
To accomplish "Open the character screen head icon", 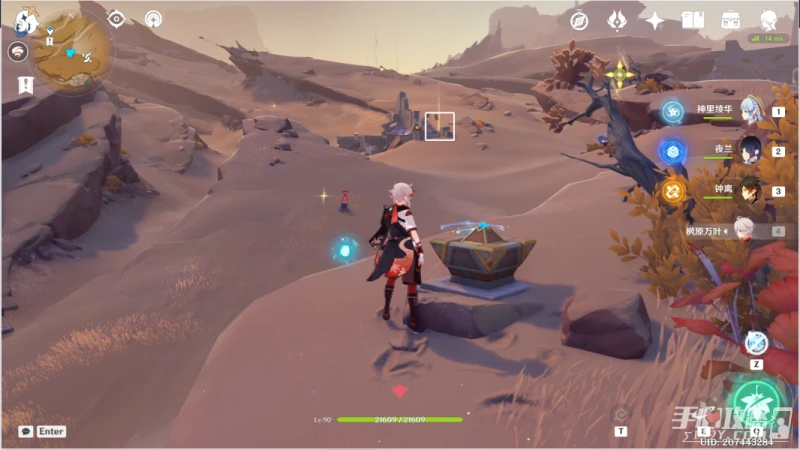I will point(768,20).
